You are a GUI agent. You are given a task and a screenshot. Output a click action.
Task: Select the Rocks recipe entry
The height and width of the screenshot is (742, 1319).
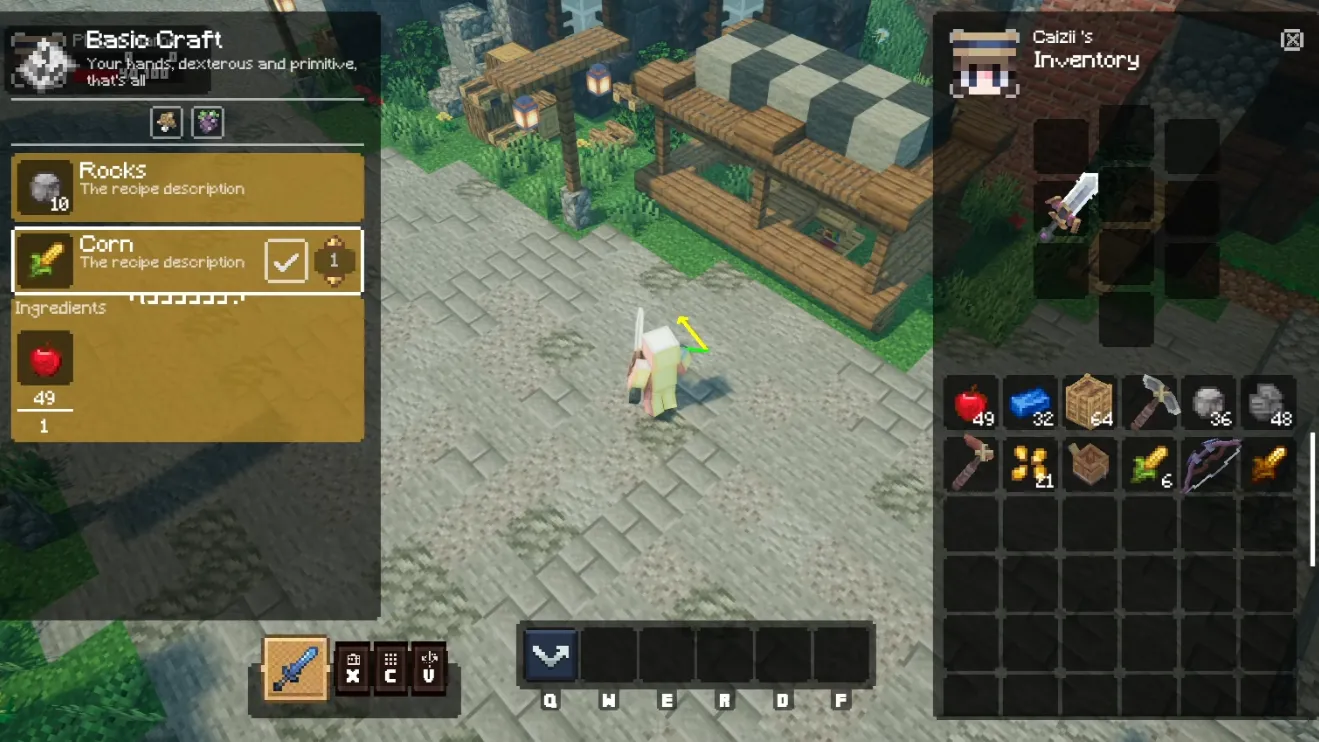[x=187, y=186]
